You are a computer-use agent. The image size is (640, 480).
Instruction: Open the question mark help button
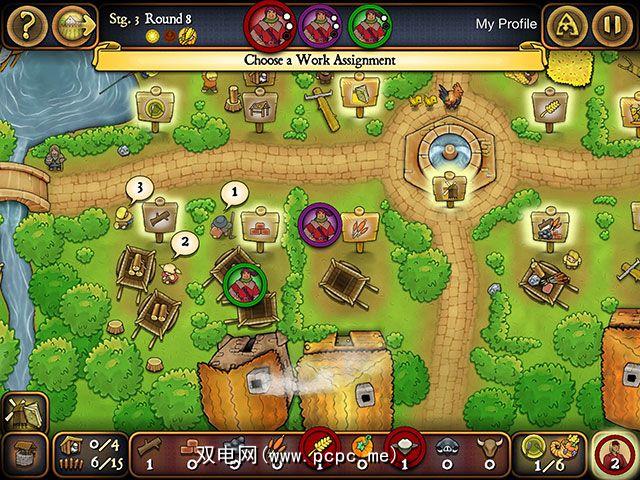[x=24, y=24]
